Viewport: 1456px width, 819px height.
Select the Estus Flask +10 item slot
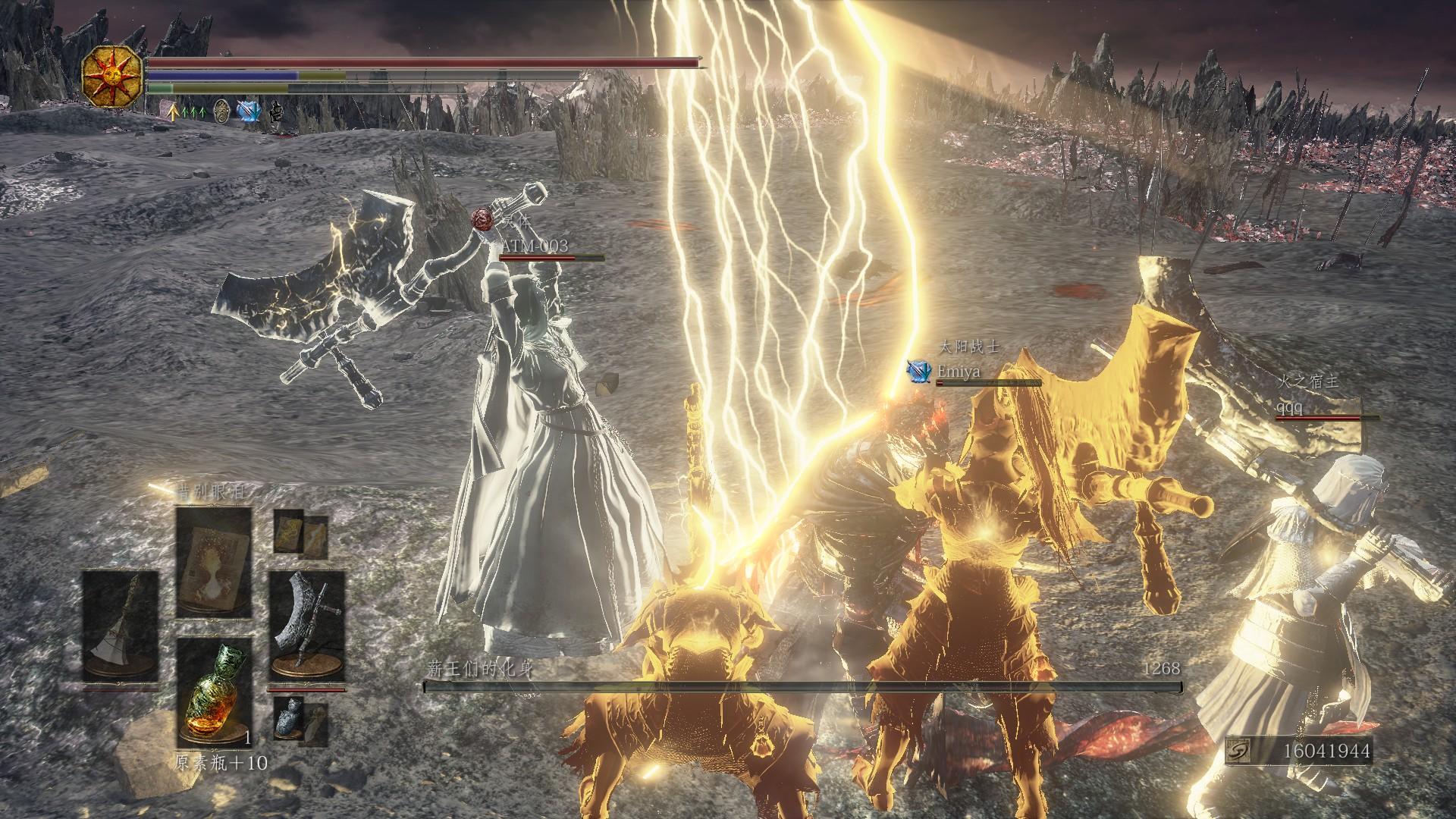(214, 692)
